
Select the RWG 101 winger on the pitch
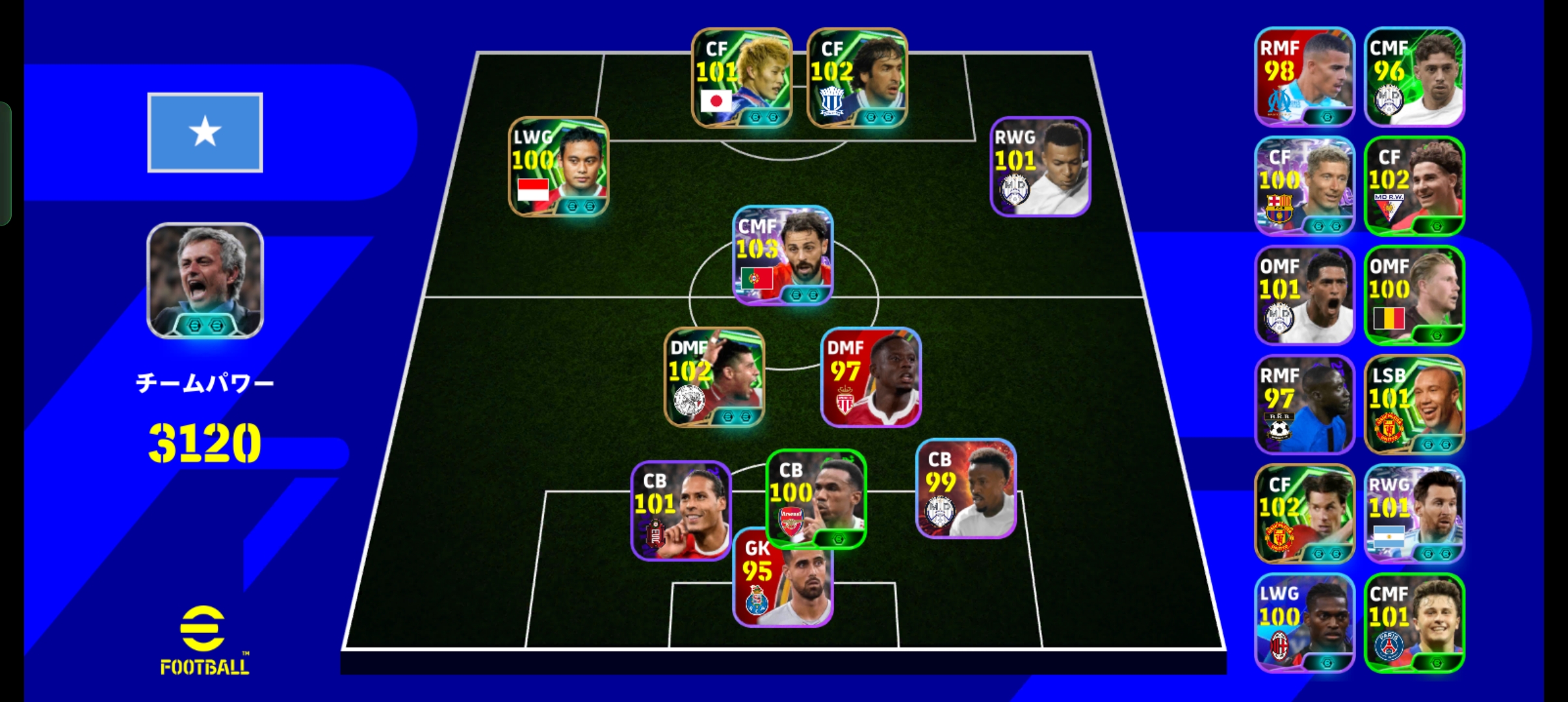pos(1040,166)
